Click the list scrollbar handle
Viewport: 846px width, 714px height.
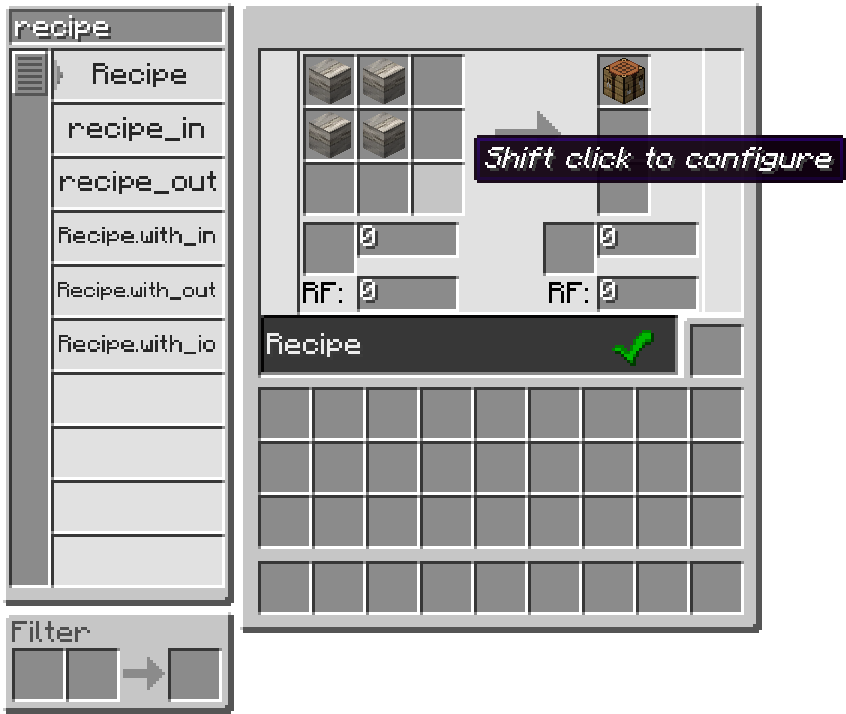click(x=30, y=75)
